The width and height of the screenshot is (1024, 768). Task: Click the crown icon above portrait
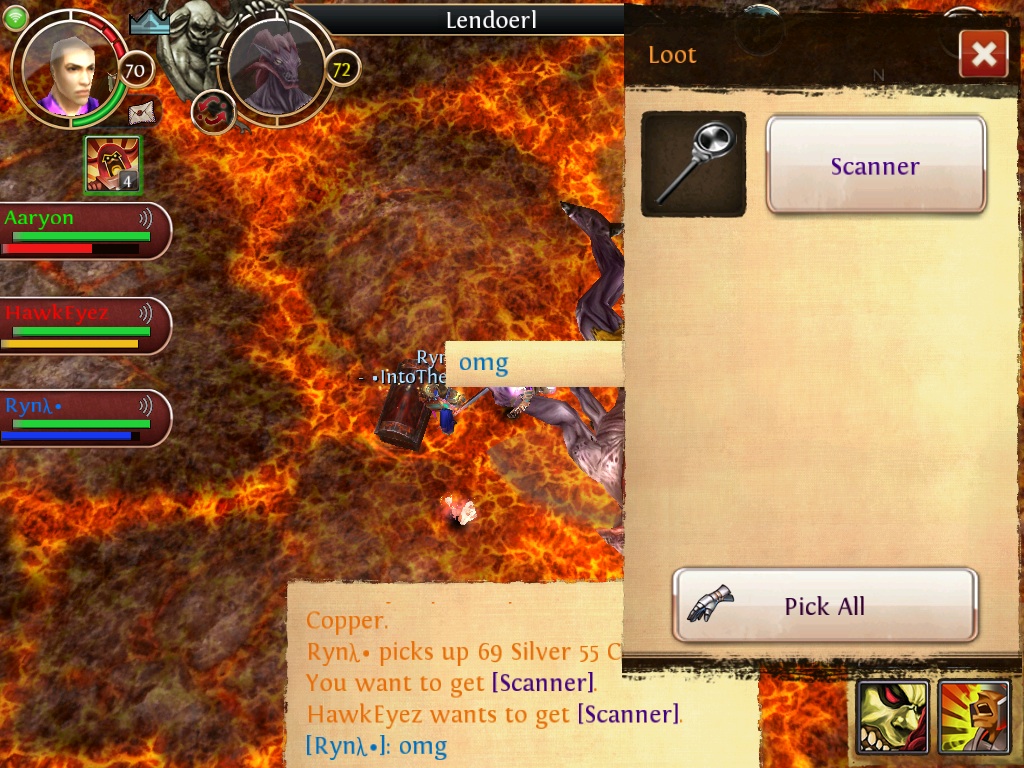[x=149, y=22]
